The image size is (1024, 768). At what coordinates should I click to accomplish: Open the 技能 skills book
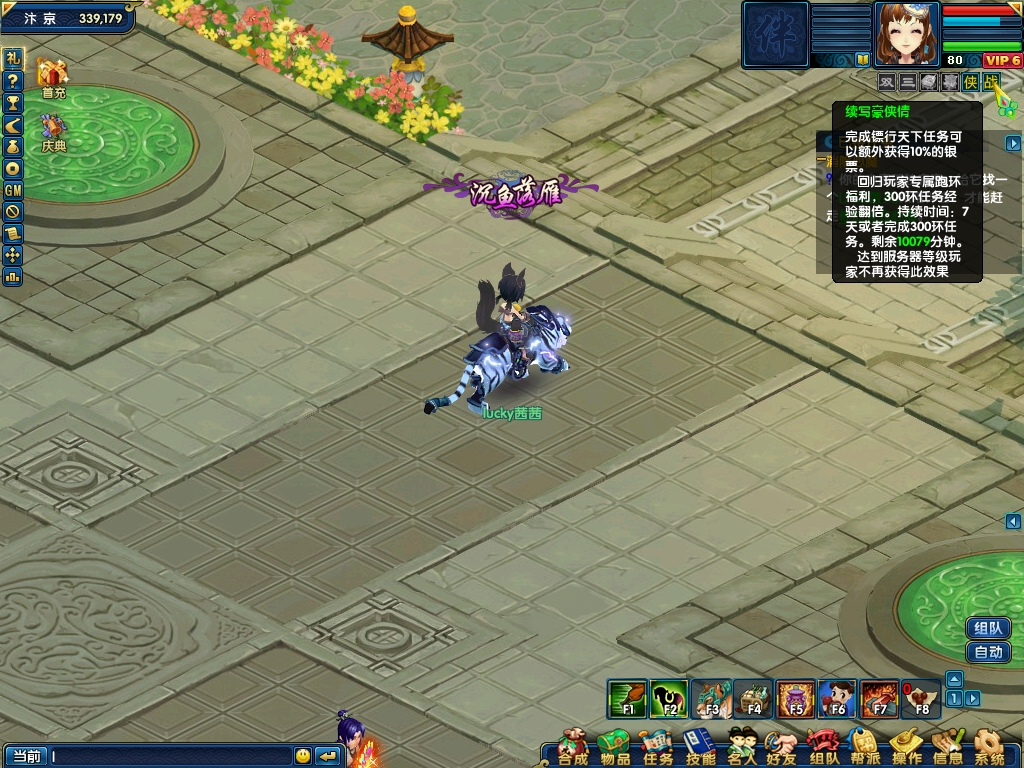pyautogui.click(x=699, y=746)
